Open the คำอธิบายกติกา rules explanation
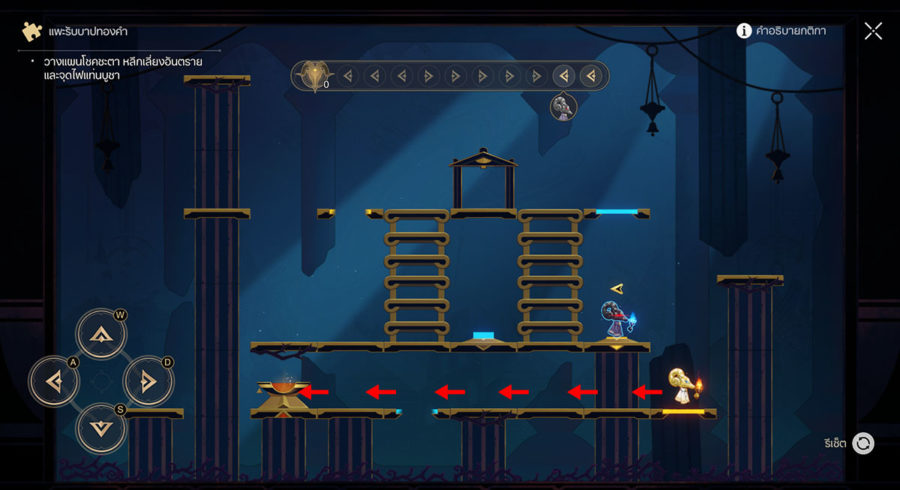This screenshot has height=490, width=900. (x=781, y=31)
